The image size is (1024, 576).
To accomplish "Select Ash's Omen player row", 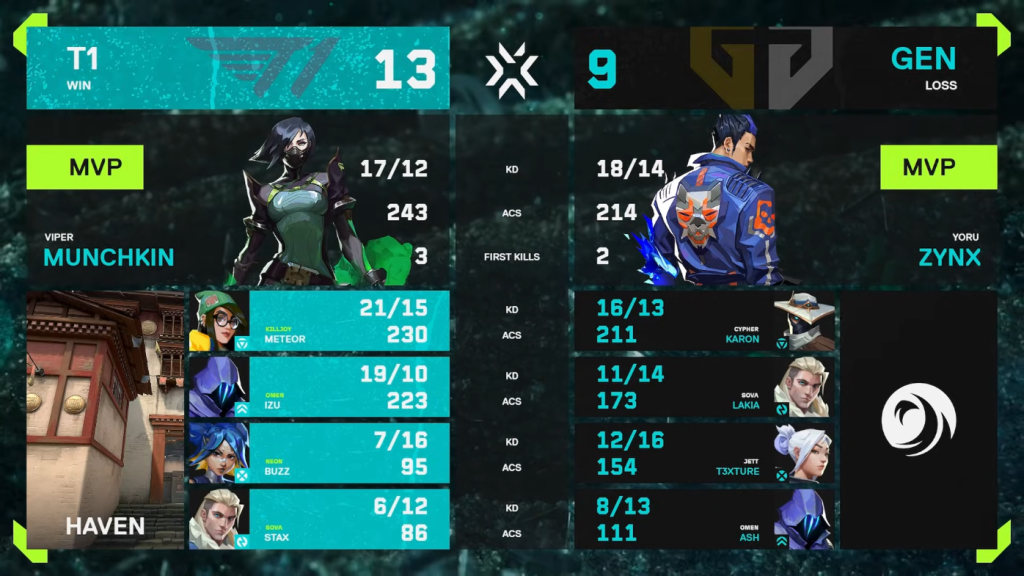I will coord(704,519).
